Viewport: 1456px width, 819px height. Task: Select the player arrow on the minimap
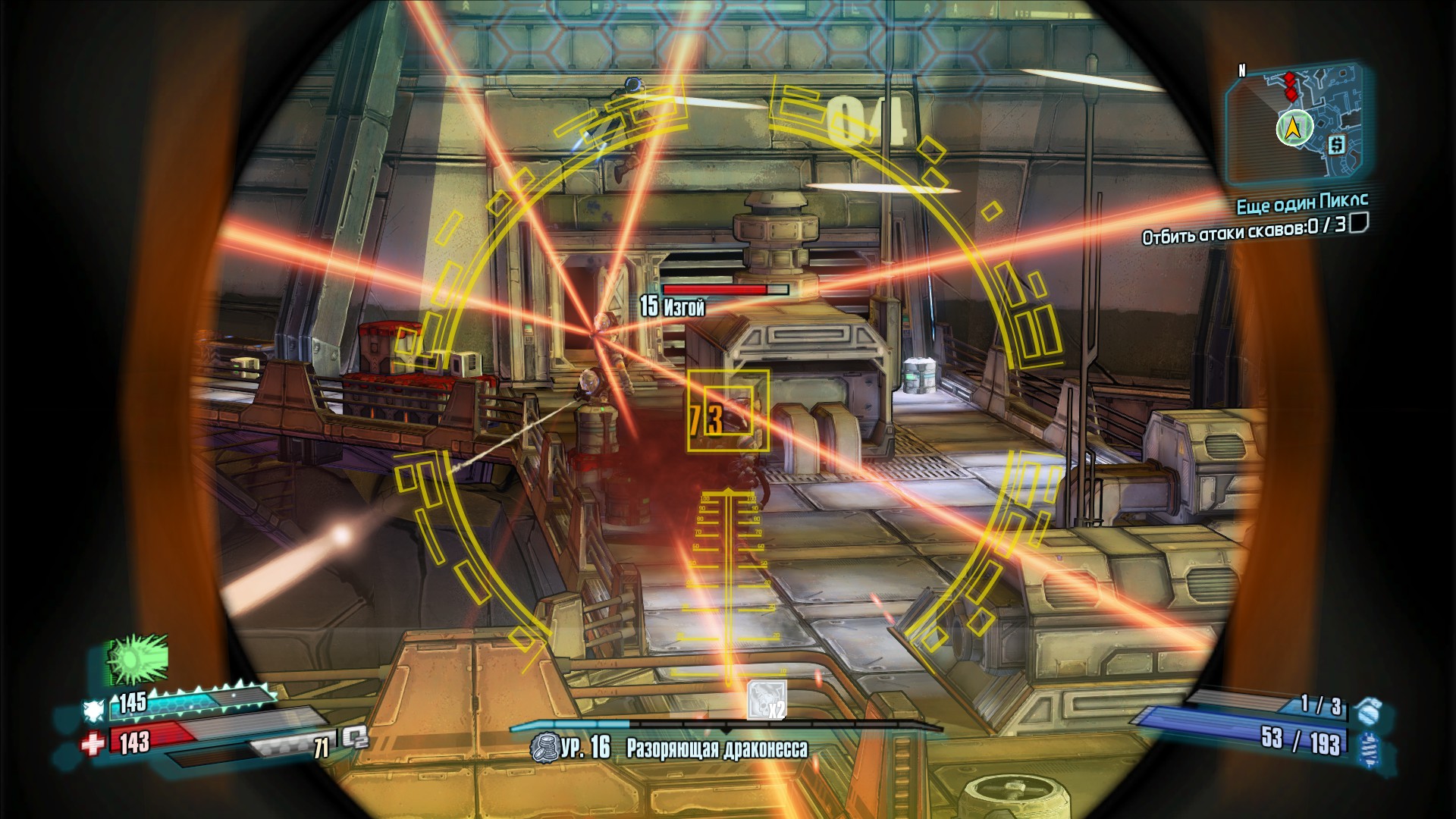pyautogui.click(x=1294, y=128)
